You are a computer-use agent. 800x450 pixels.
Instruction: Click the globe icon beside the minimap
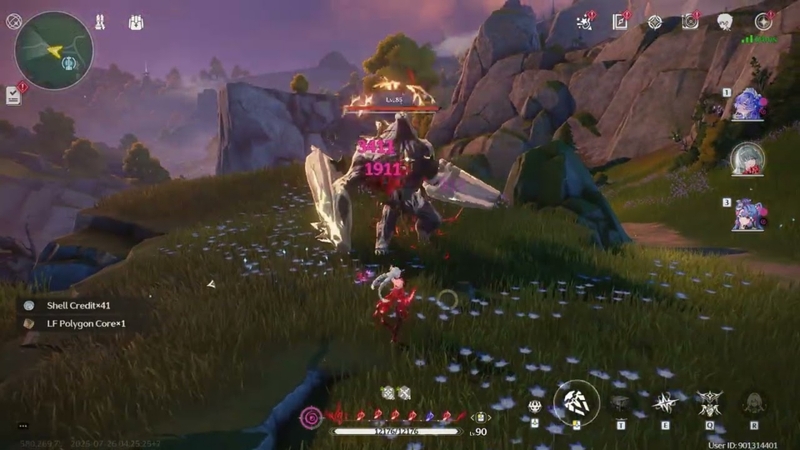pyautogui.click(x=14, y=21)
